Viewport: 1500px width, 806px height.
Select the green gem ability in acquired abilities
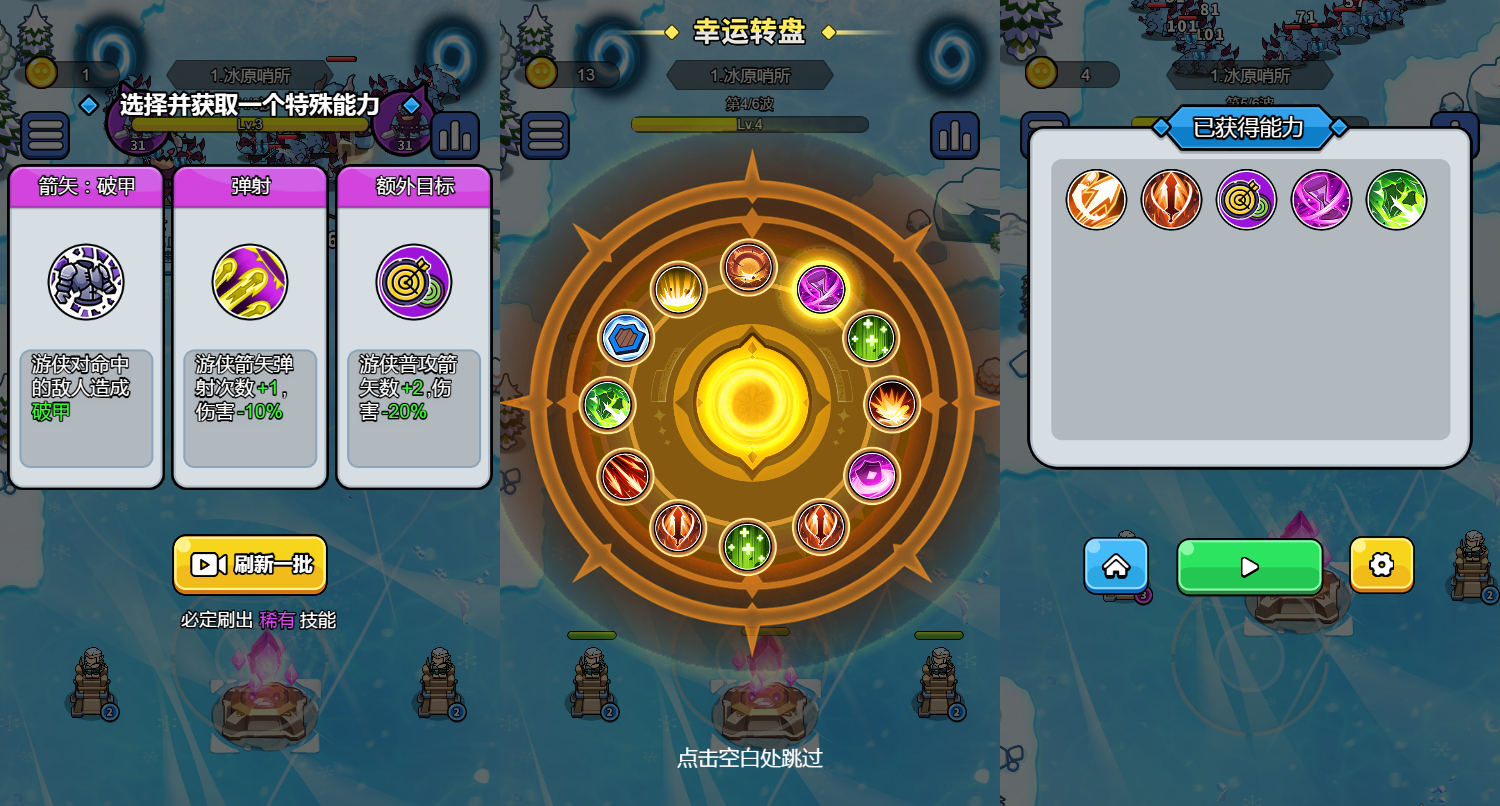(x=1397, y=199)
